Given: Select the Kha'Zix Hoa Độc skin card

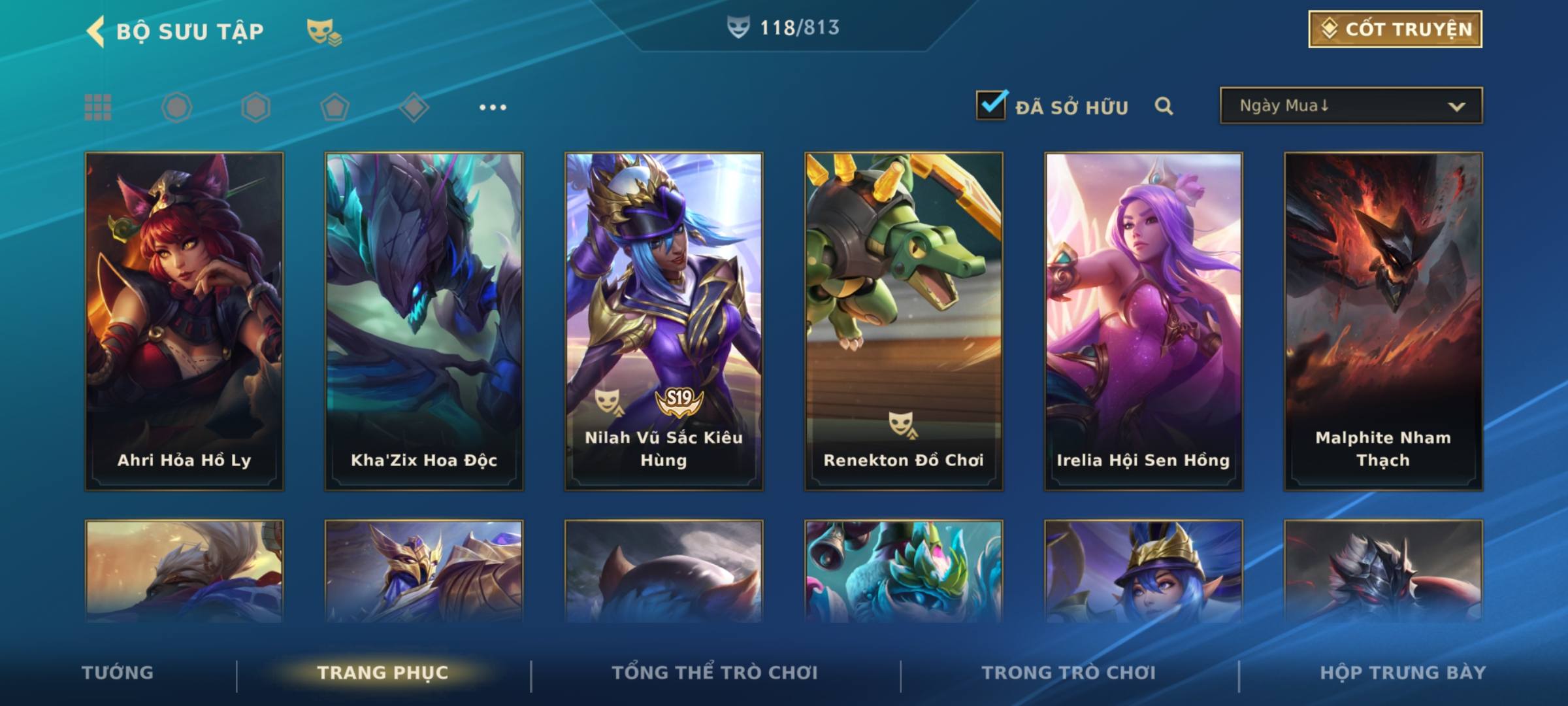Looking at the screenshot, I should 424,320.
